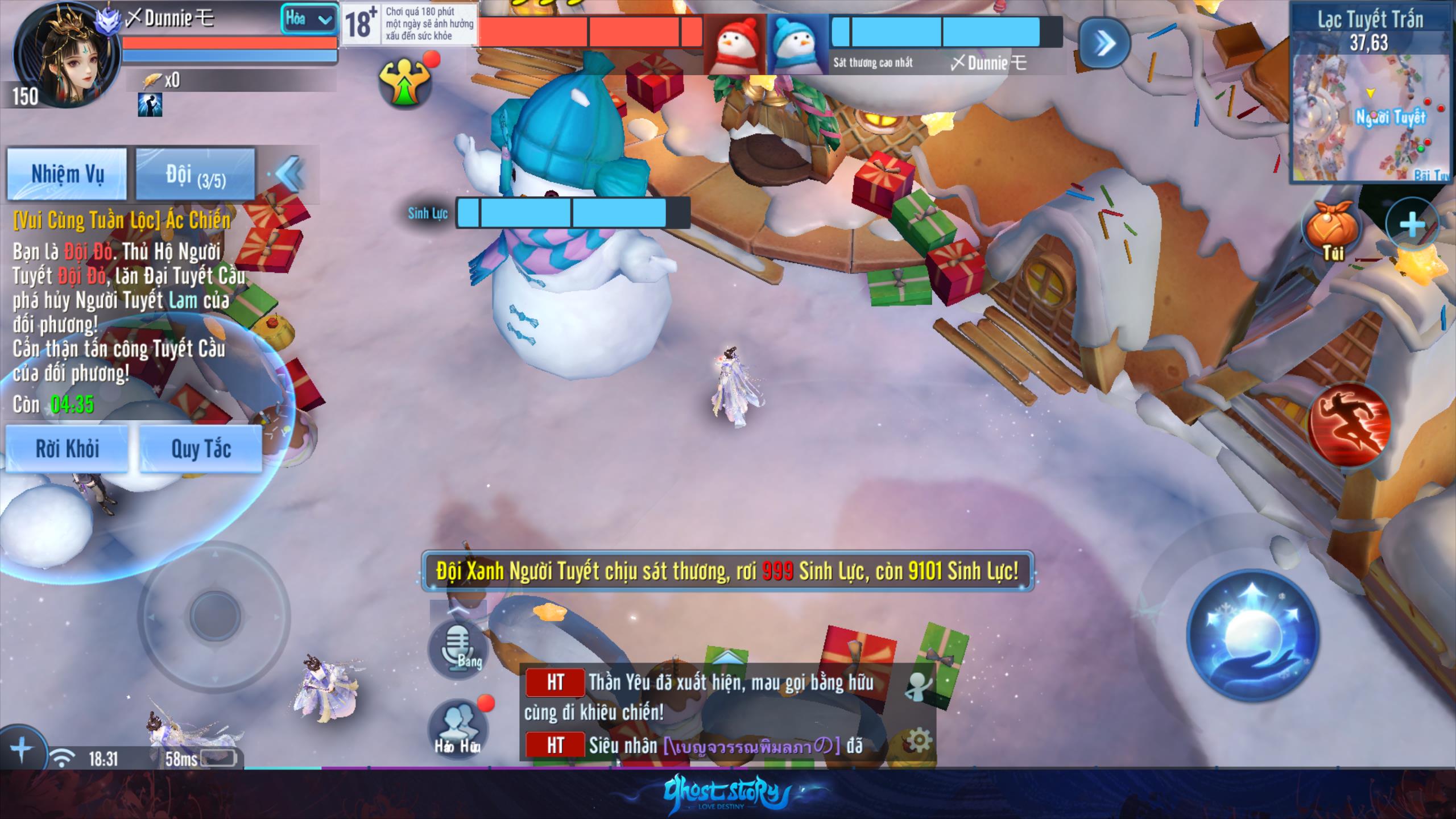This screenshot has width=1456, height=819.
Task: Collapse the quest panel with the double-arrow
Action: (290, 174)
